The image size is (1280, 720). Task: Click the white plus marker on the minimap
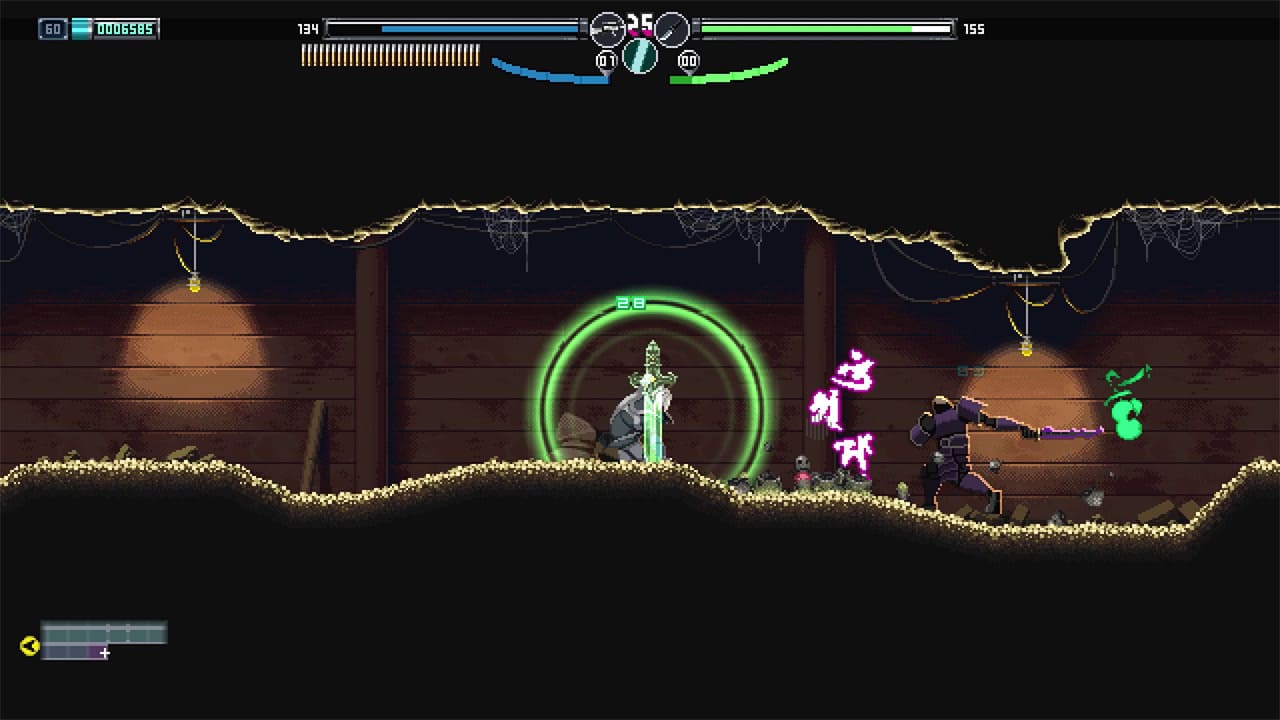(104, 655)
